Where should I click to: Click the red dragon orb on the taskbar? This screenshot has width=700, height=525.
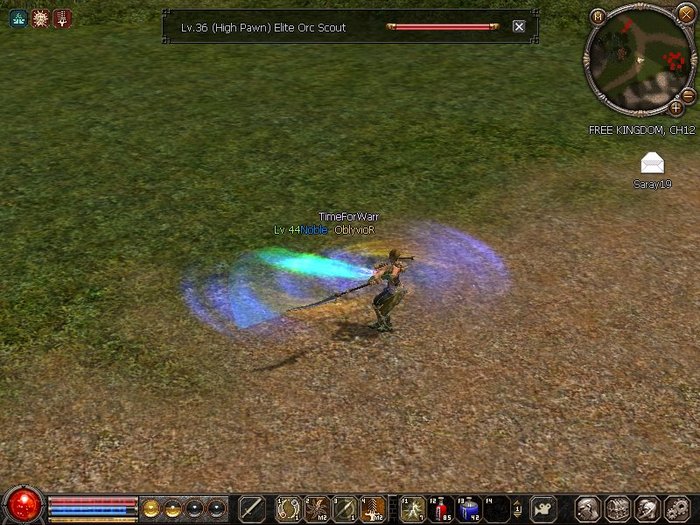(x=22, y=506)
